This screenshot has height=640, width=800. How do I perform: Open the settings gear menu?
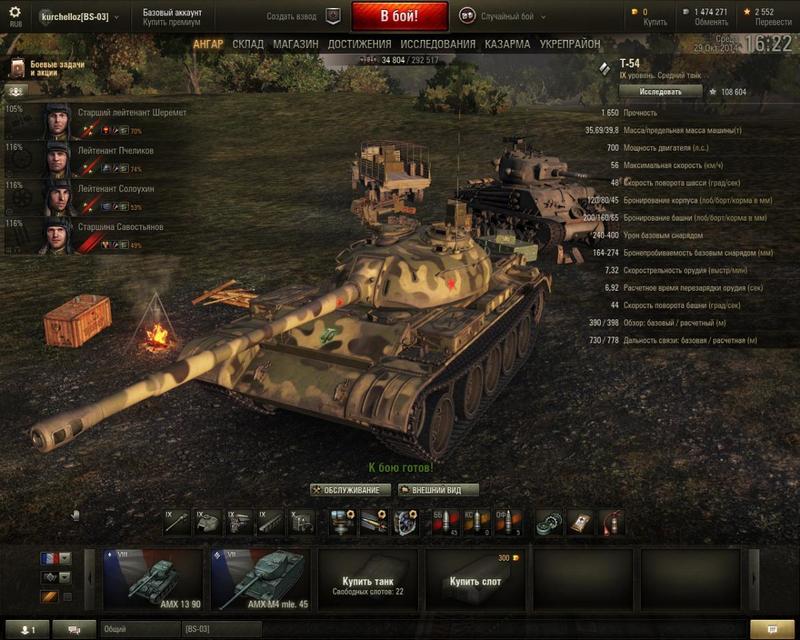(15, 13)
